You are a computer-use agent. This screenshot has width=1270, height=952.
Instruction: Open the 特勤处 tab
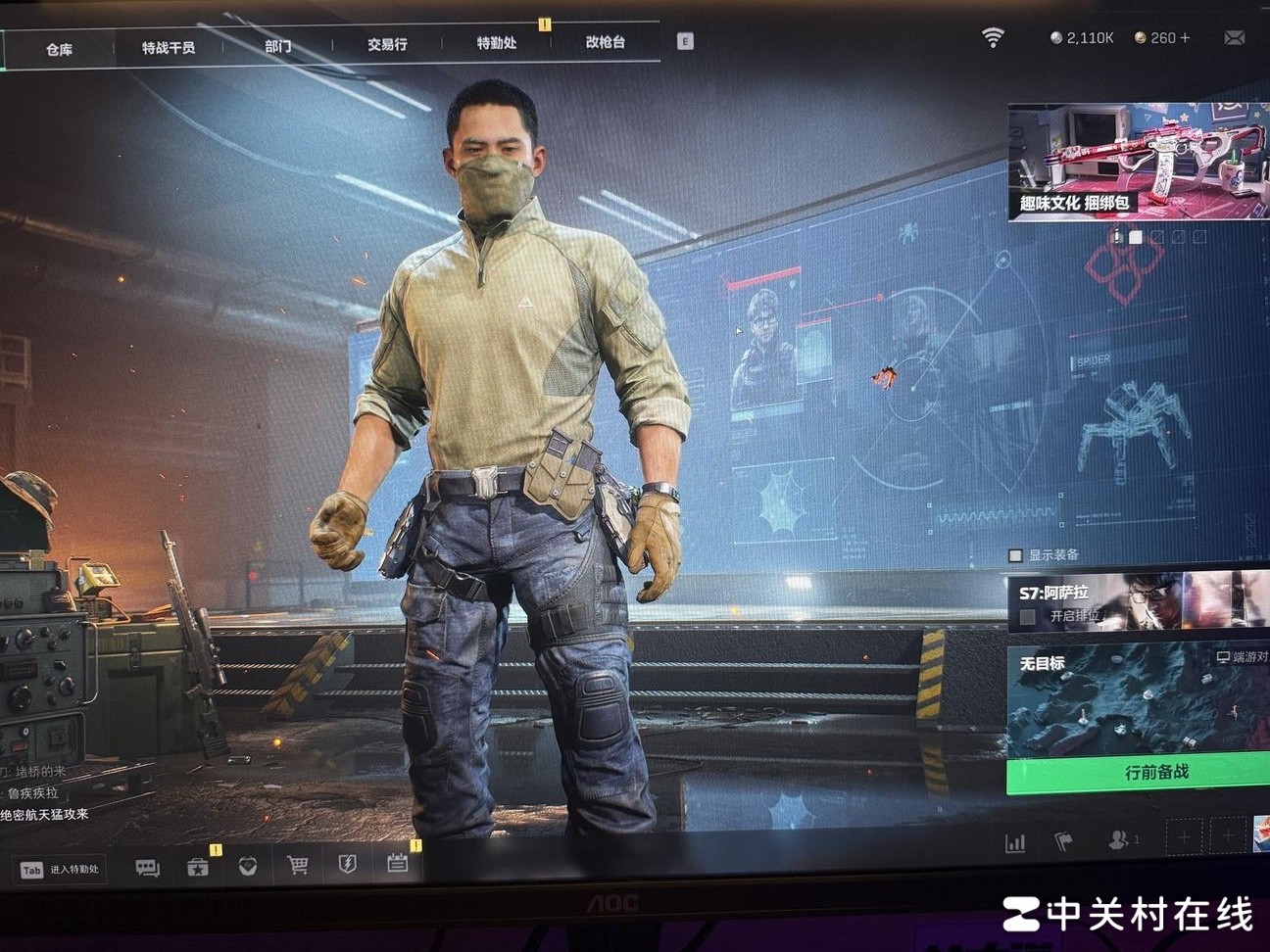pyautogui.click(x=497, y=43)
